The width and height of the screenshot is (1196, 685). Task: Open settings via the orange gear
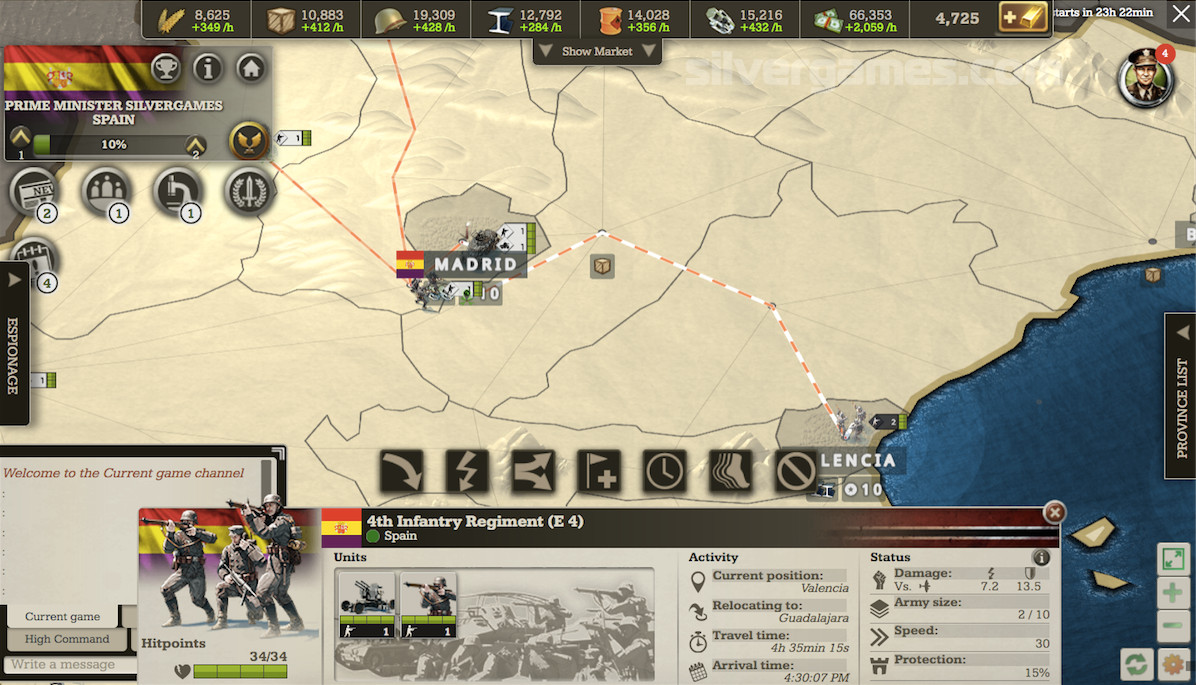pyautogui.click(x=1174, y=664)
